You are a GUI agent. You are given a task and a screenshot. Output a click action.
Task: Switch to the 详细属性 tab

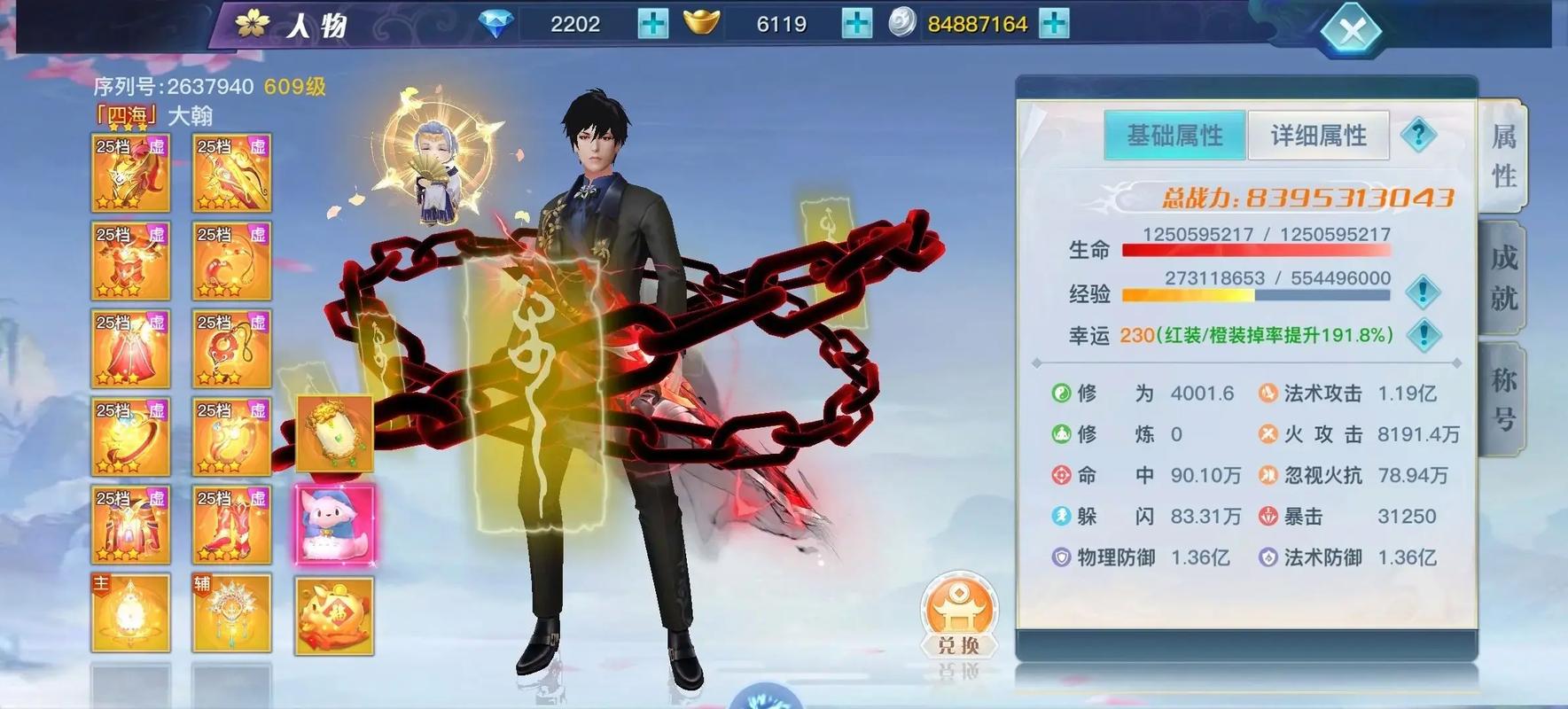coord(1319,135)
